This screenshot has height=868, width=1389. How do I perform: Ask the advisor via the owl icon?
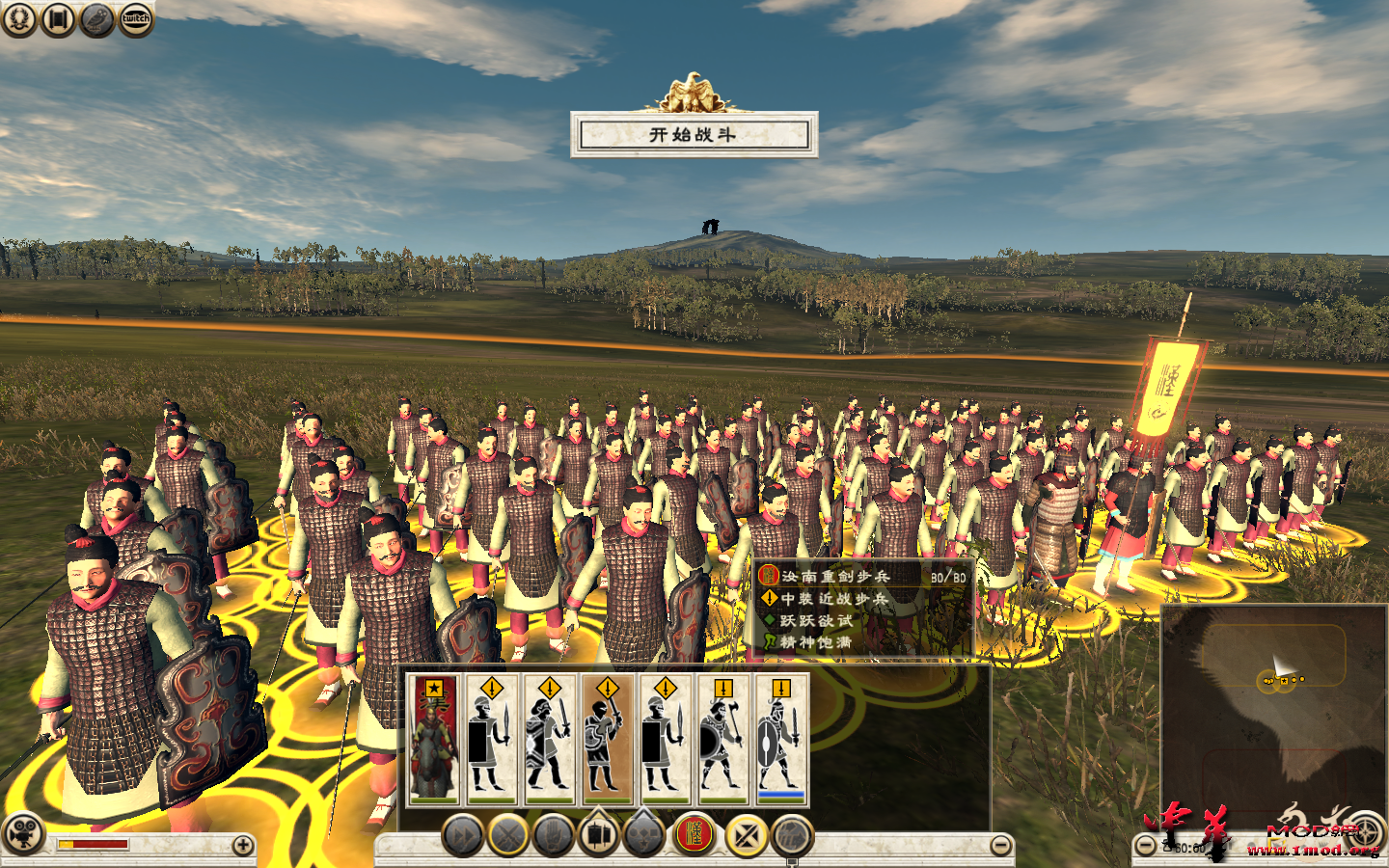pos(95,20)
